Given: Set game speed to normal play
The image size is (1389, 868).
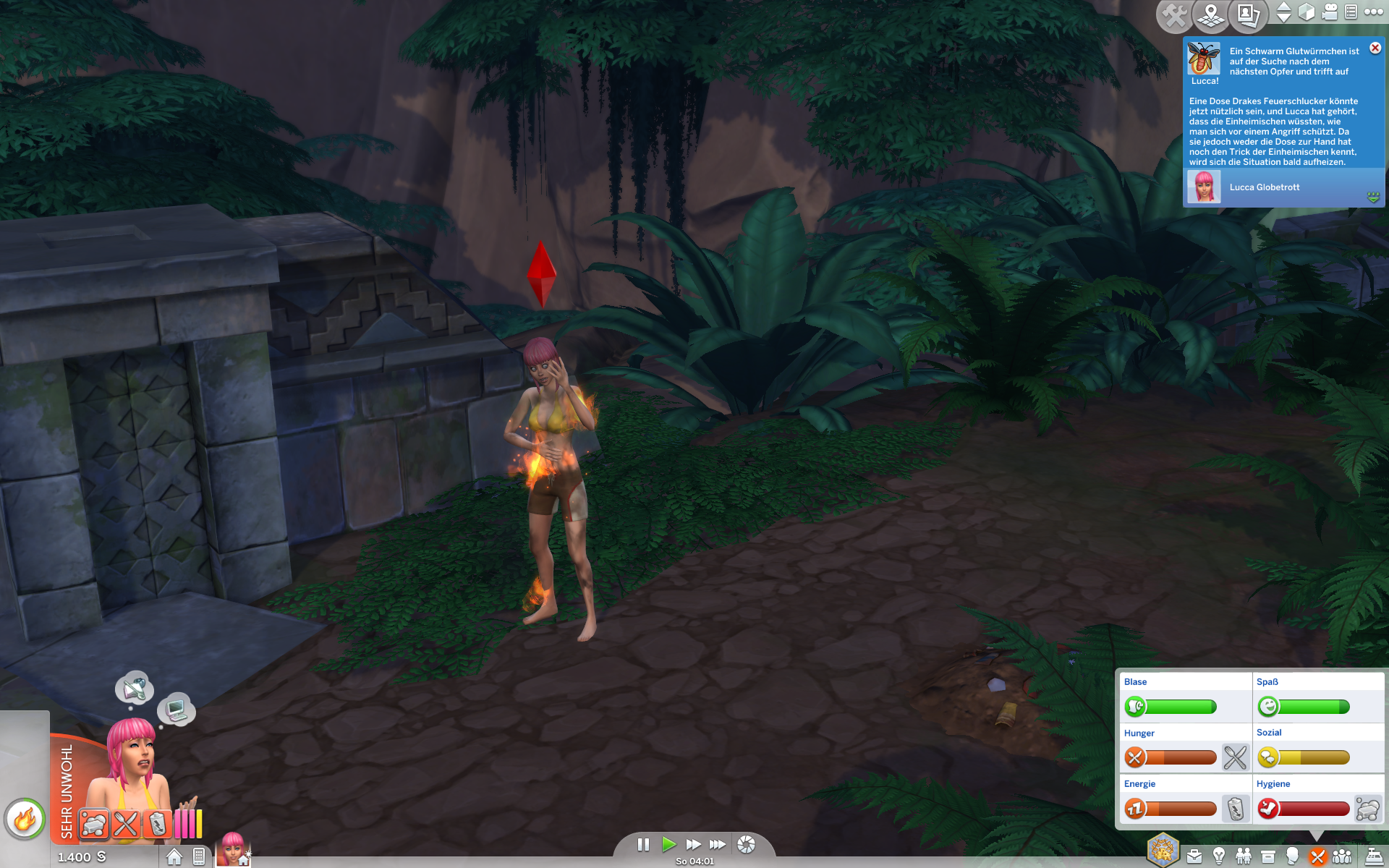Looking at the screenshot, I should 668,844.
